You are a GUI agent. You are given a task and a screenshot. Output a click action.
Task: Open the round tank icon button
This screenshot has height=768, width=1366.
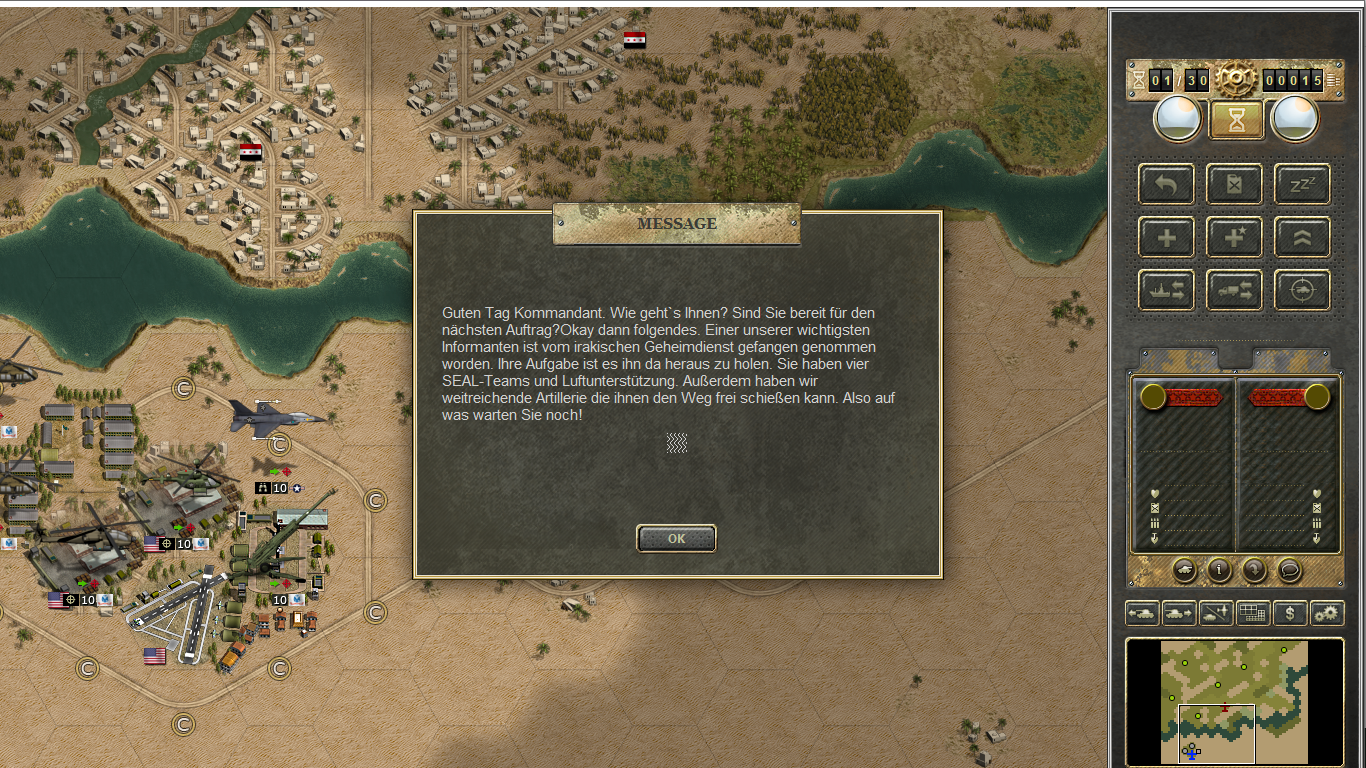click(1184, 570)
